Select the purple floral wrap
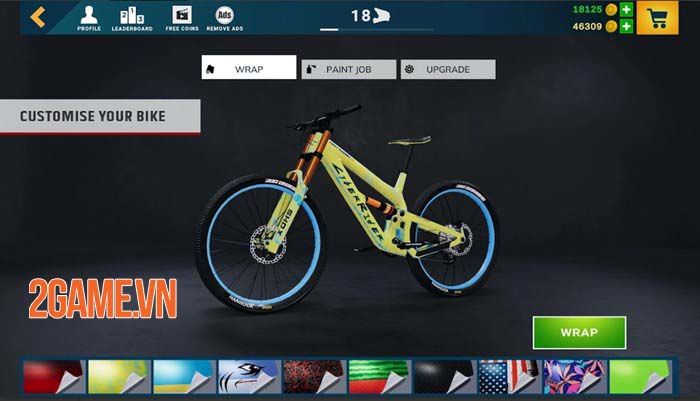The image size is (700, 401). point(574,376)
